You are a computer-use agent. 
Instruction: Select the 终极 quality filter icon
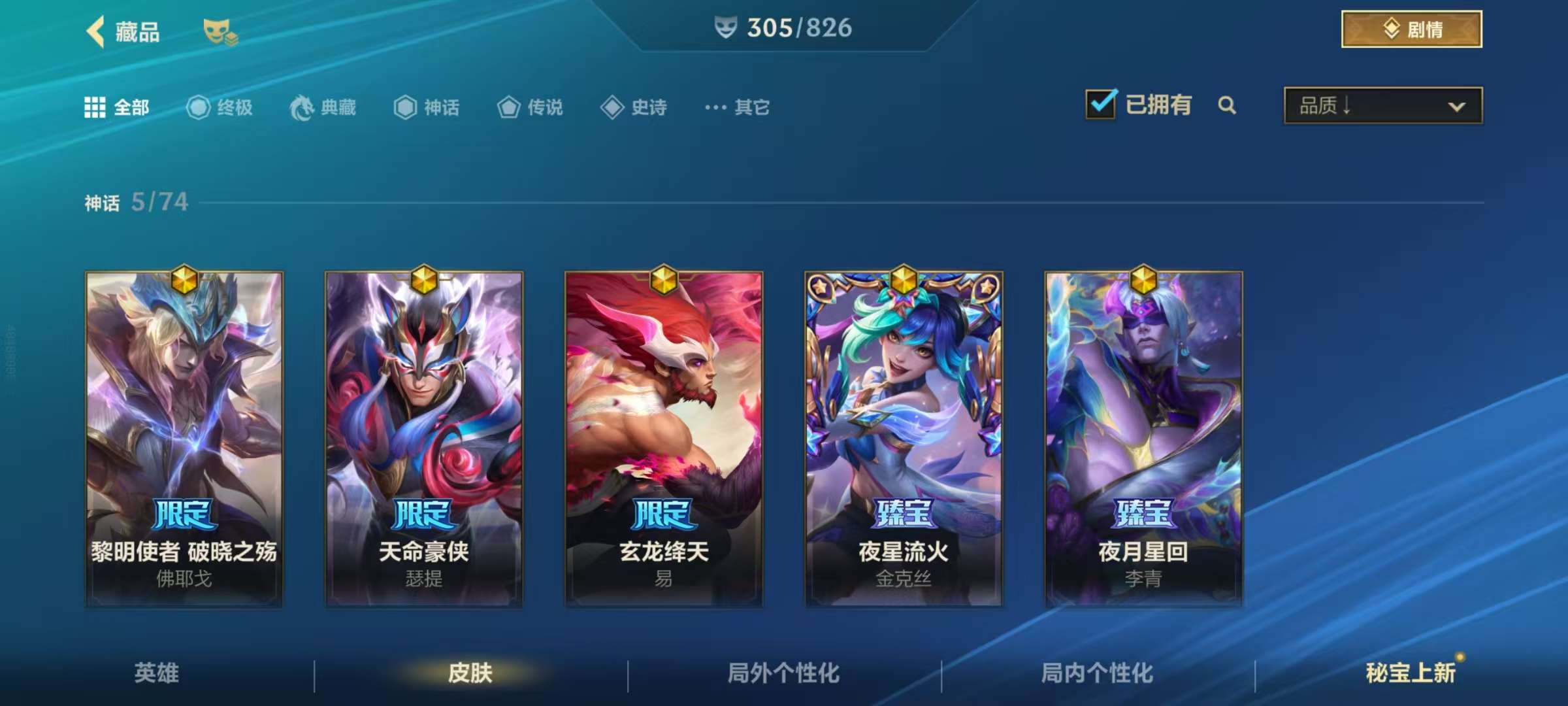[199, 108]
